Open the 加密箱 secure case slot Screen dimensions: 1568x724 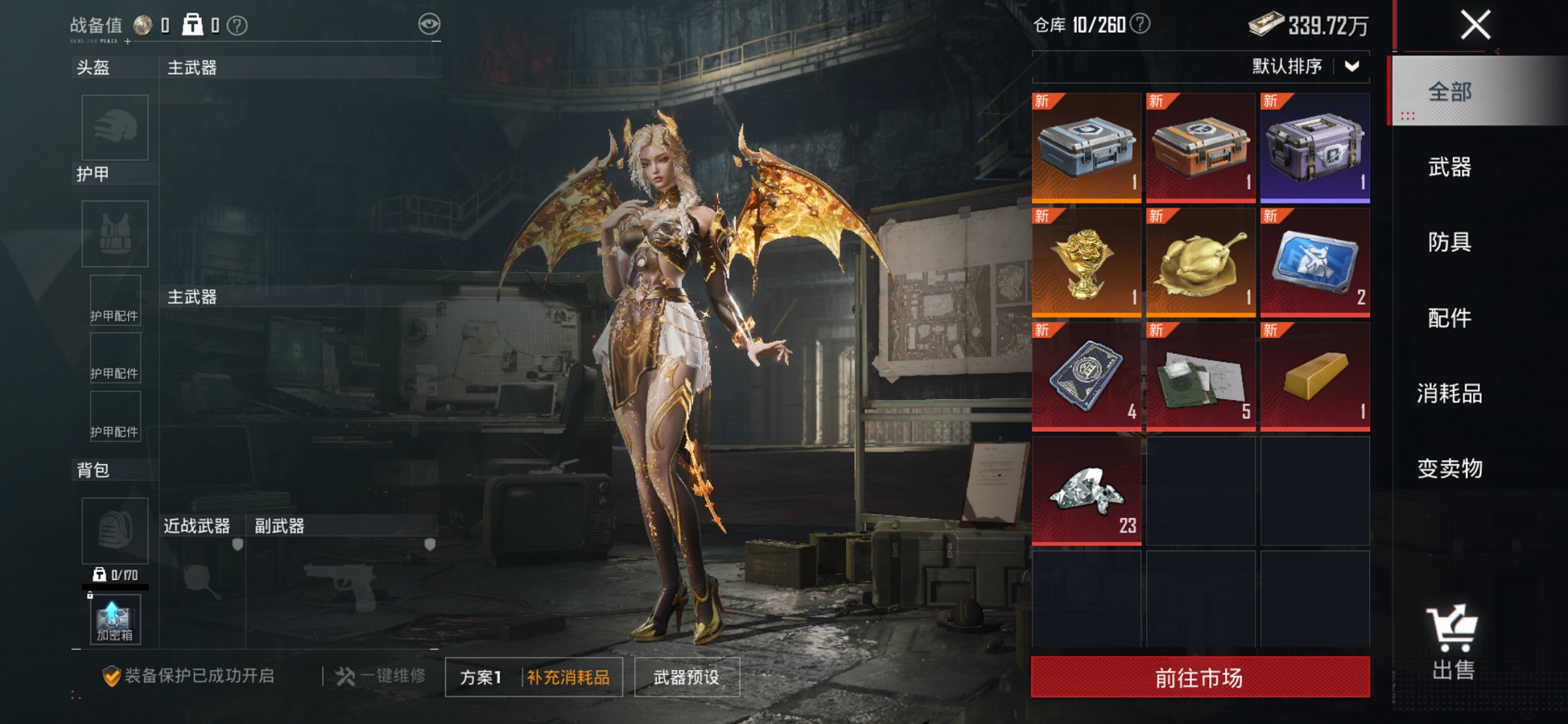click(114, 621)
